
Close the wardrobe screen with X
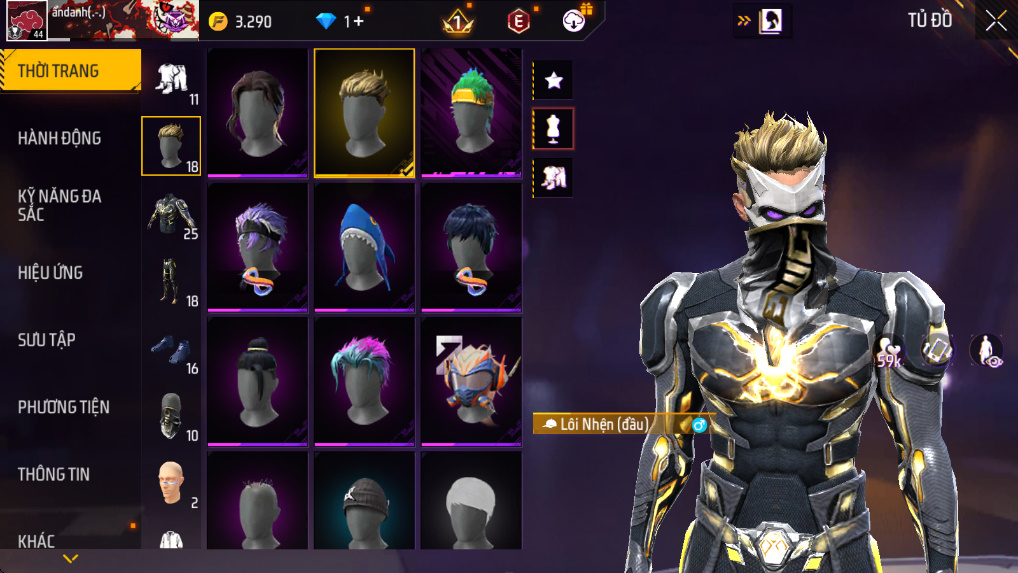click(995, 21)
